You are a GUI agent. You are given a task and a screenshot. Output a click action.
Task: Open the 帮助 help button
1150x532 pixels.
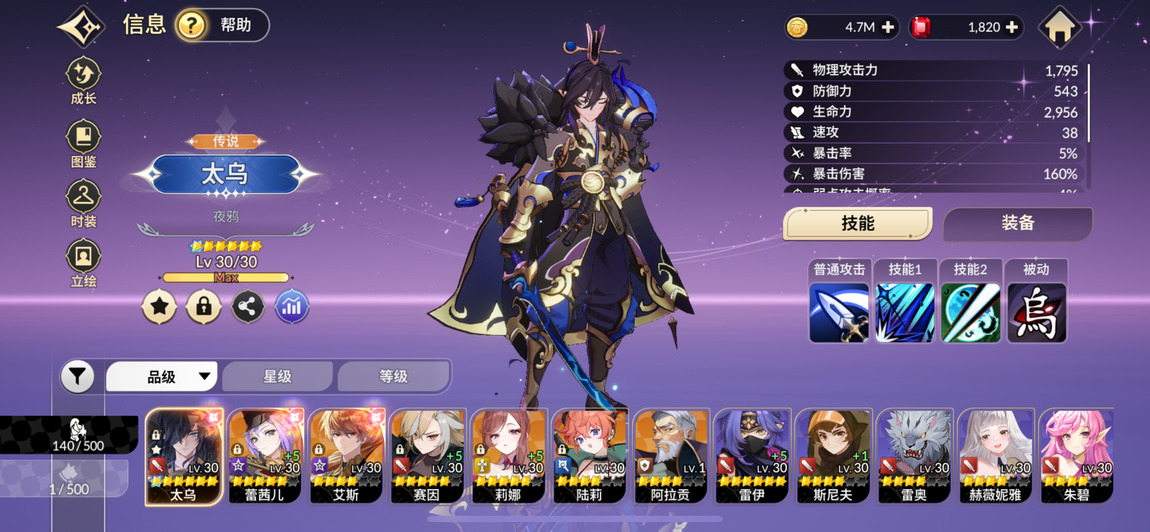222,25
